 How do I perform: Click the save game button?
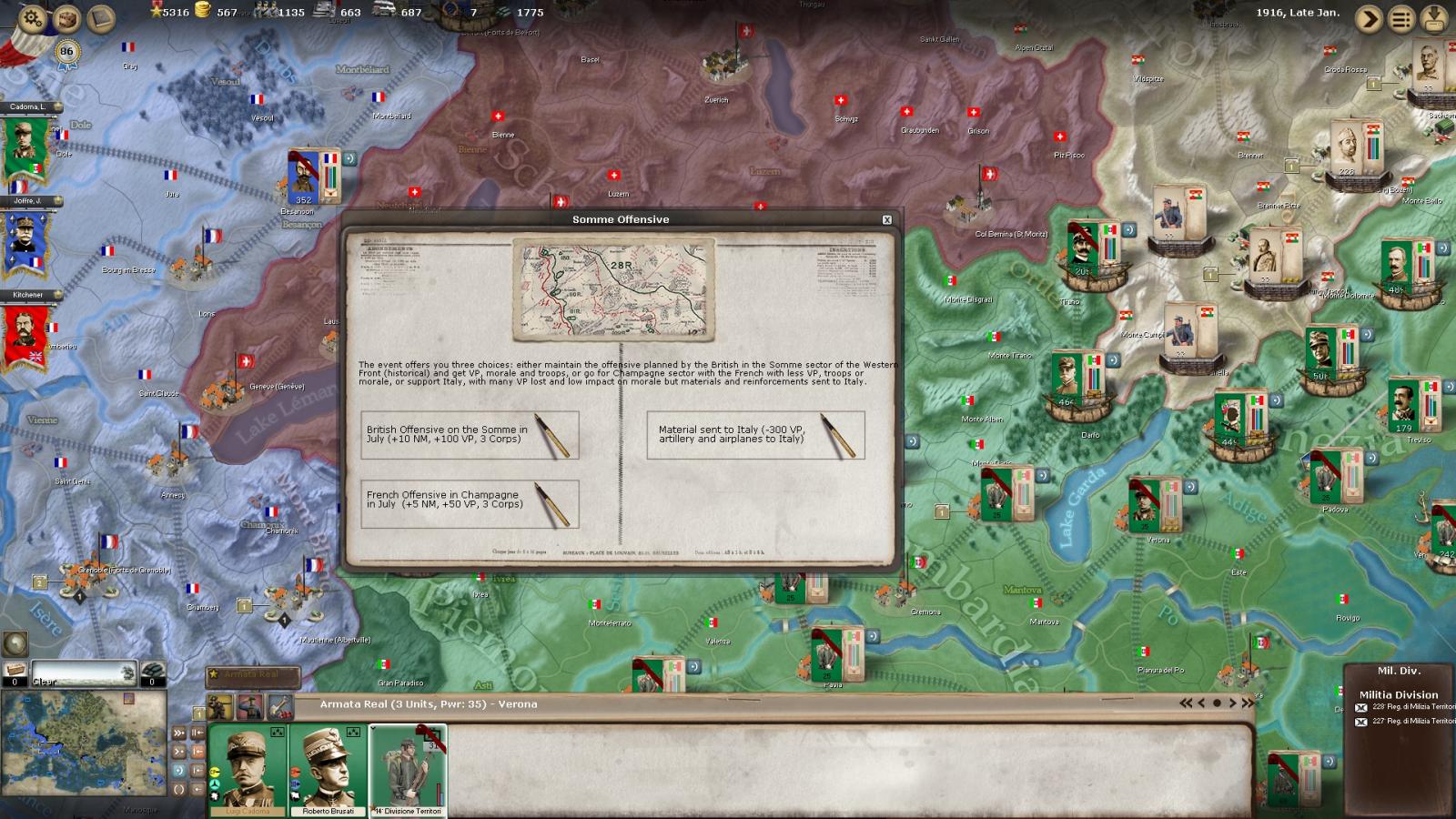coord(1435,18)
